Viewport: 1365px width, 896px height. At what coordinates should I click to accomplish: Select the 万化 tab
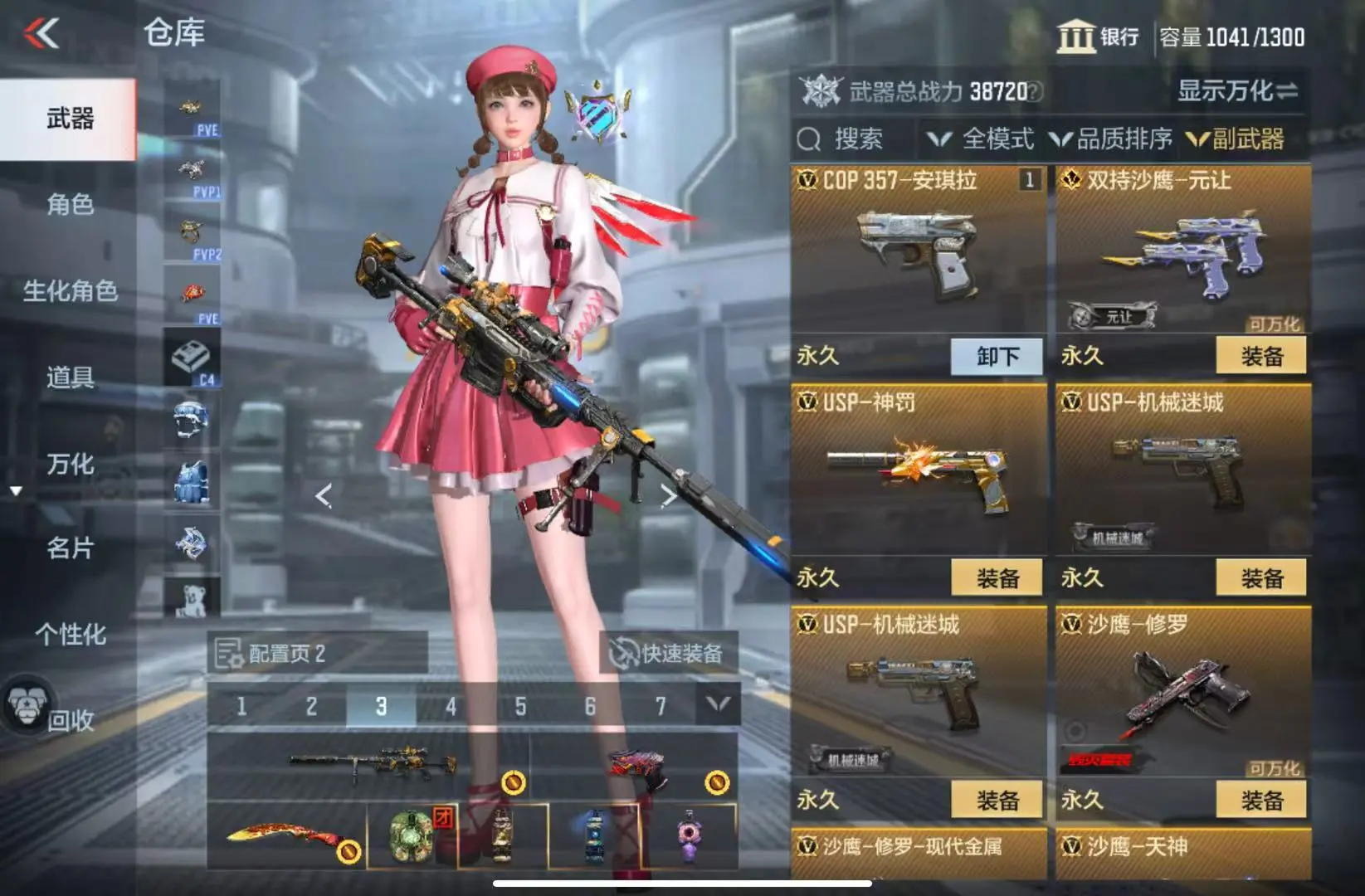[x=70, y=464]
